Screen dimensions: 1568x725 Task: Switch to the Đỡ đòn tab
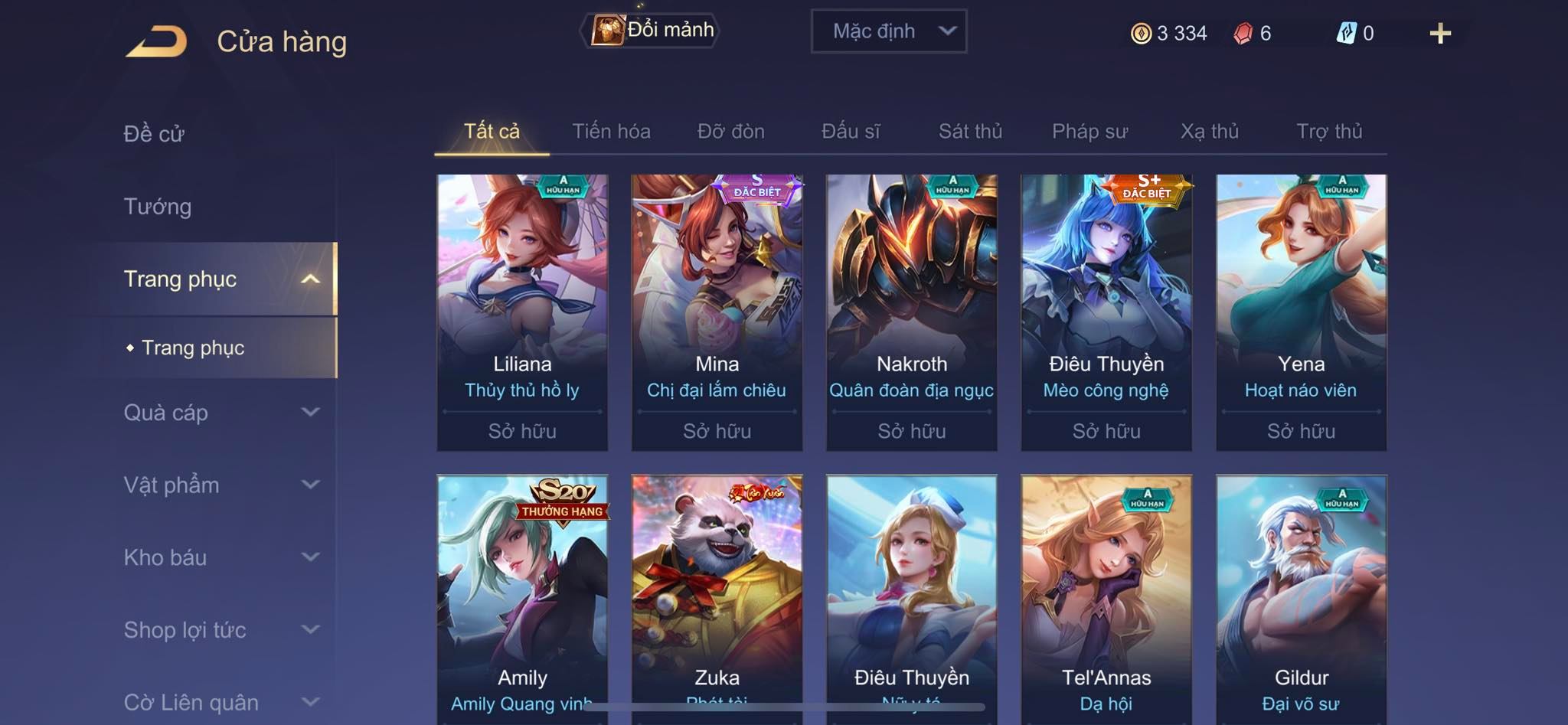(x=730, y=132)
